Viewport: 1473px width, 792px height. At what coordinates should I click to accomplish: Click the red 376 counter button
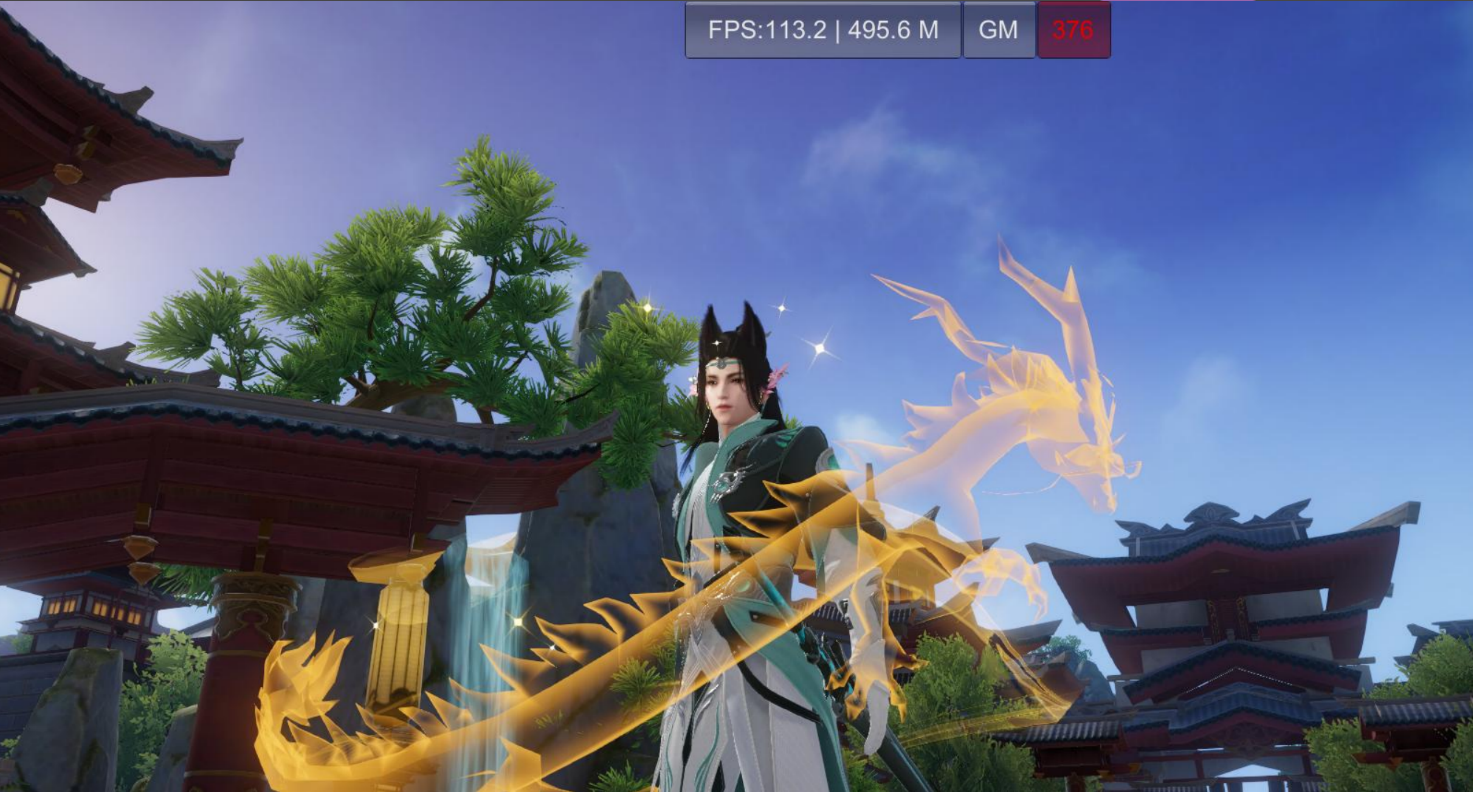[x=1073, y=30]
